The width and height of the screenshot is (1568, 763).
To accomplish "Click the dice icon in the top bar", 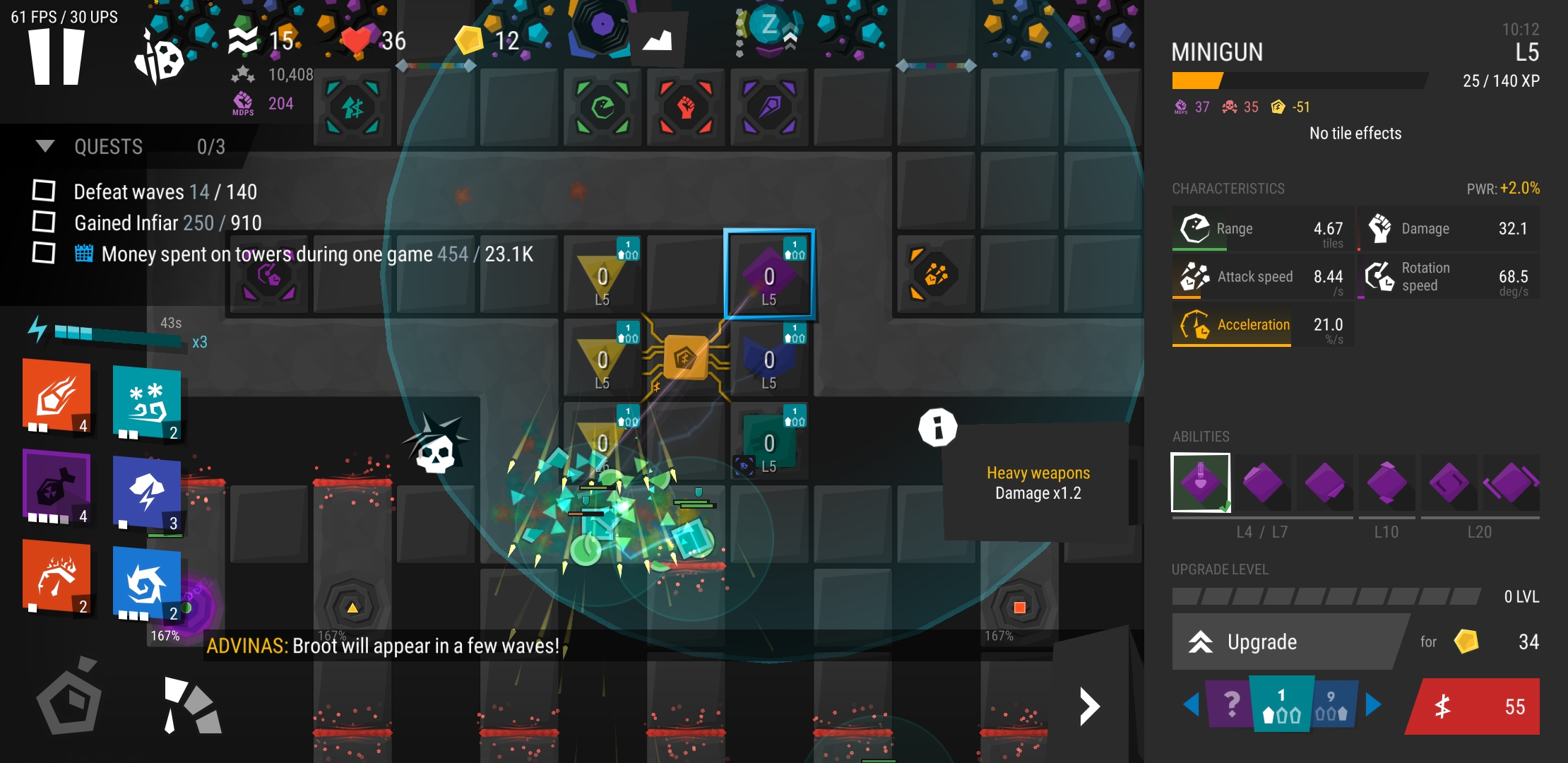I will coord(160,58).
